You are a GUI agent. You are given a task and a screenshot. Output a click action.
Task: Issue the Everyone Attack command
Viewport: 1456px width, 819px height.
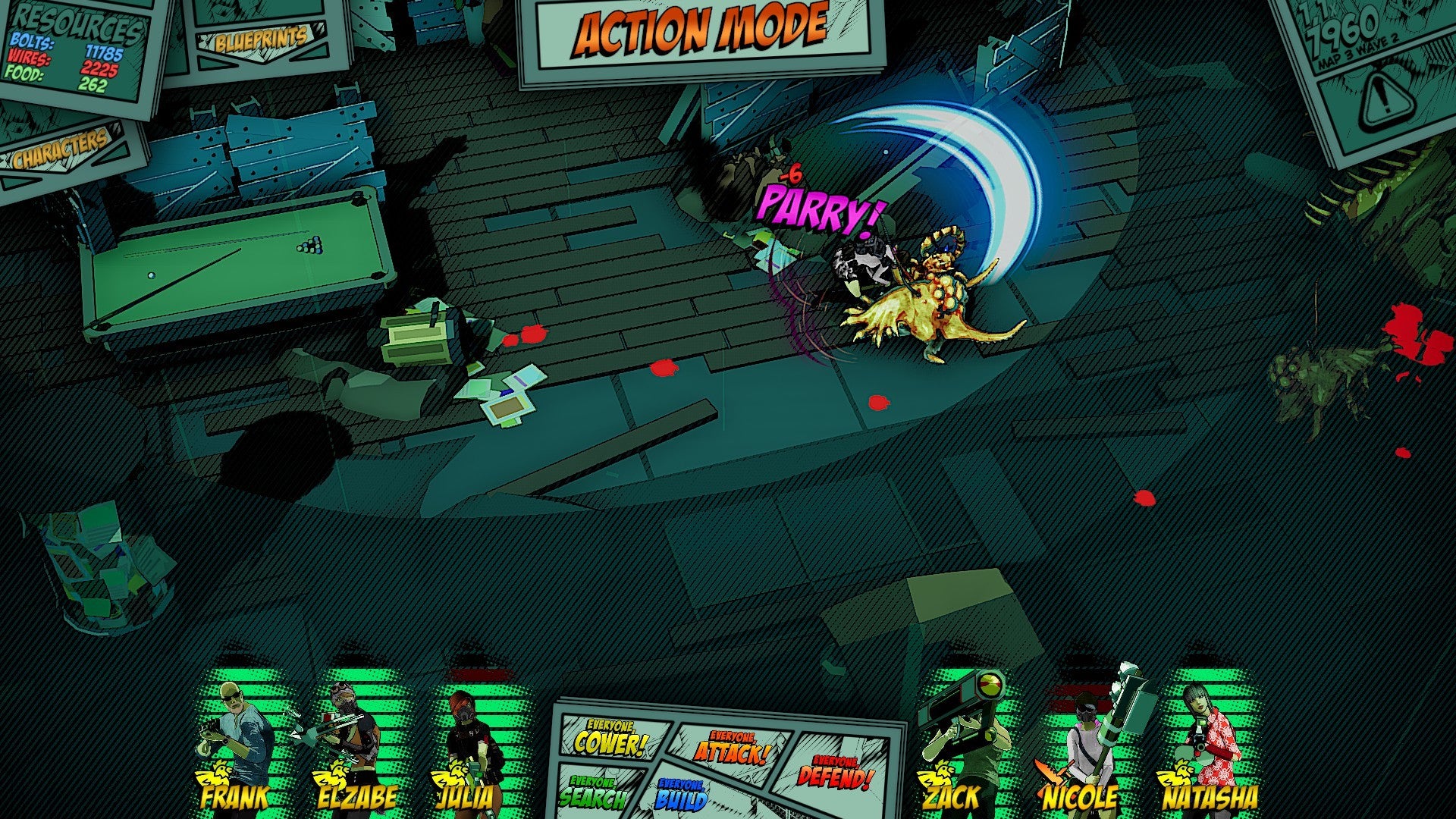tap(732, 748)
